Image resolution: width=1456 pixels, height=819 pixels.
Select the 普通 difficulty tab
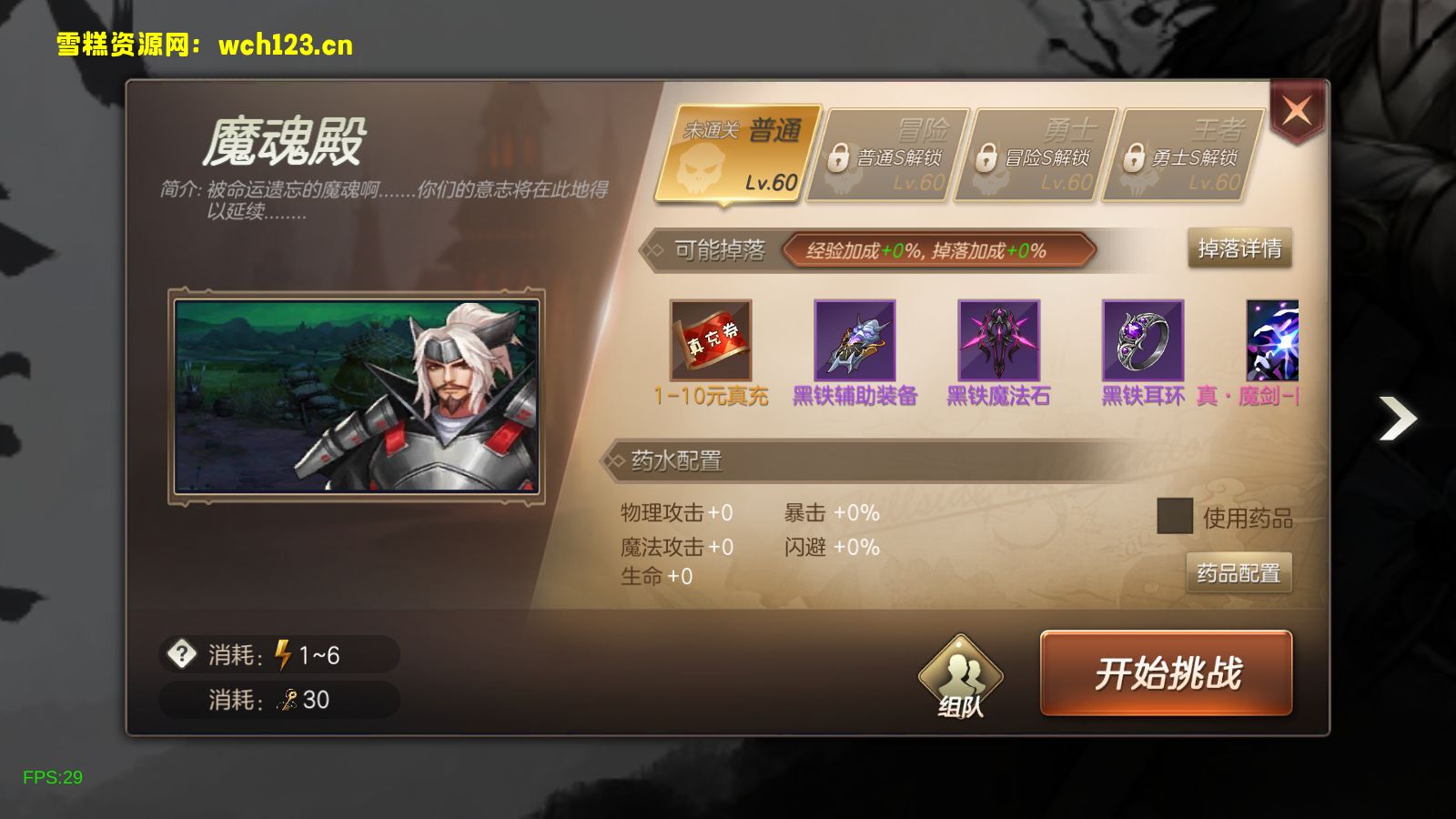(739, 155)
